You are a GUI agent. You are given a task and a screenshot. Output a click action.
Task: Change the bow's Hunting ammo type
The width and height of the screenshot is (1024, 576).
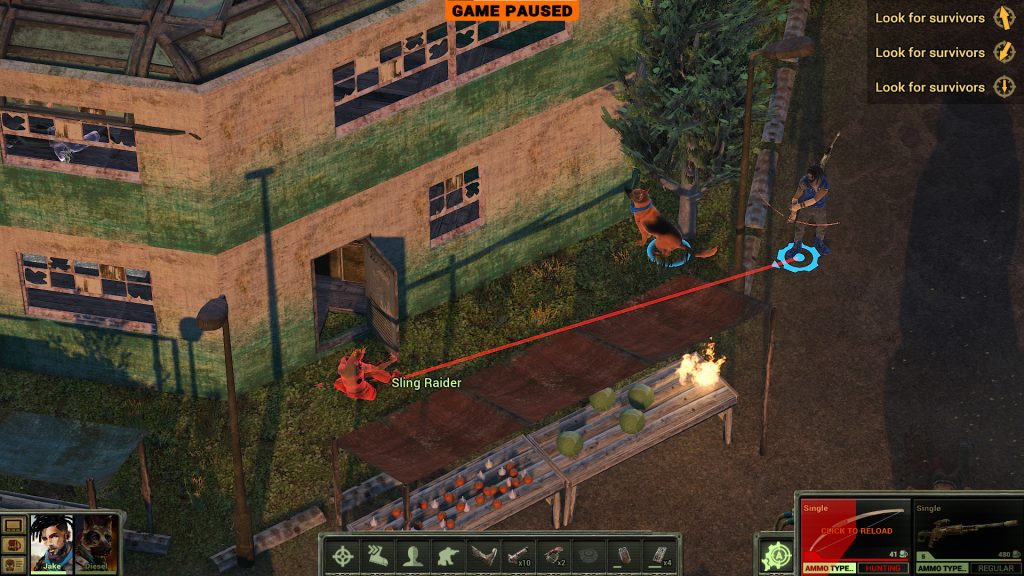[884, 568]
